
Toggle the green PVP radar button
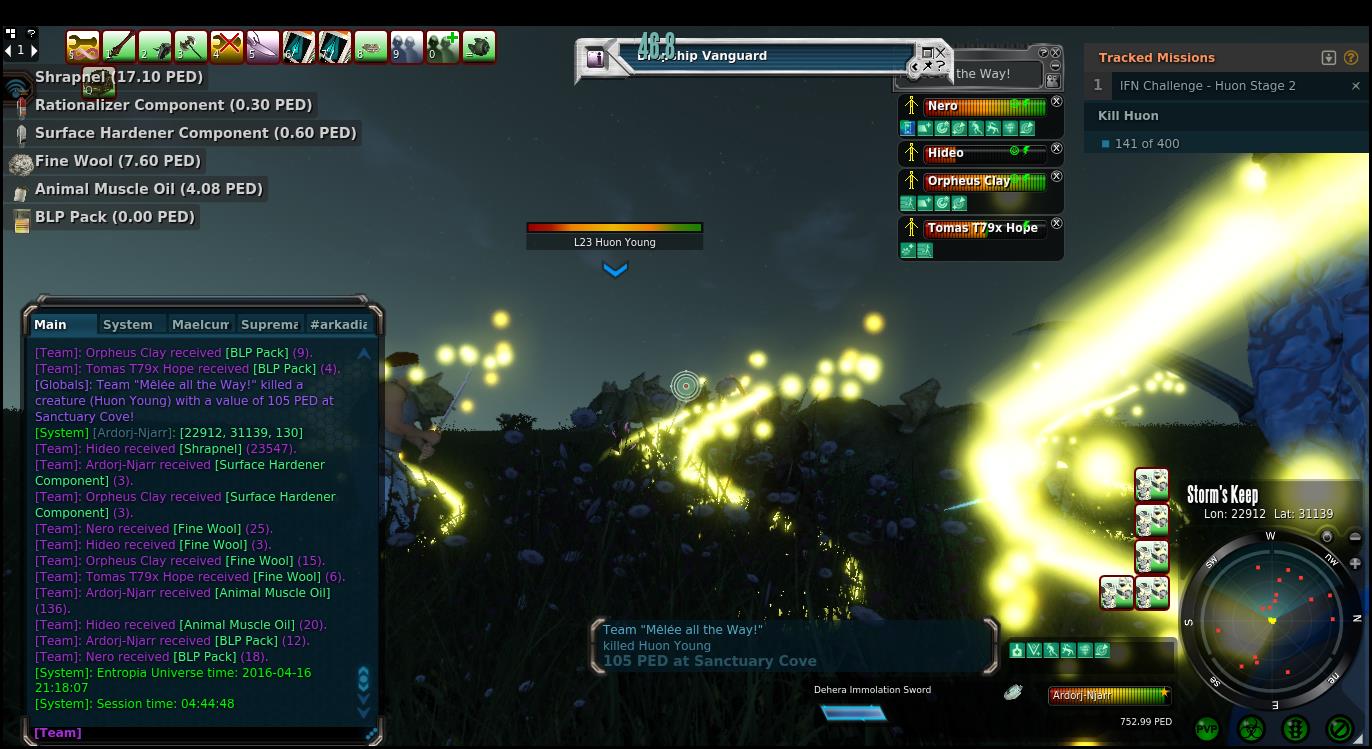(1207, 729)
